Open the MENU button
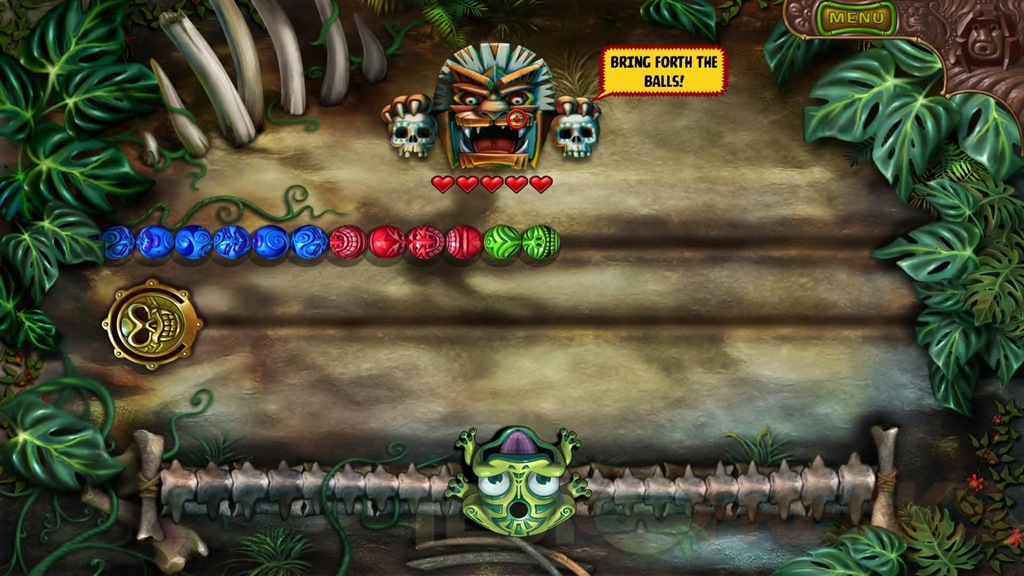 tap(857, 18)
